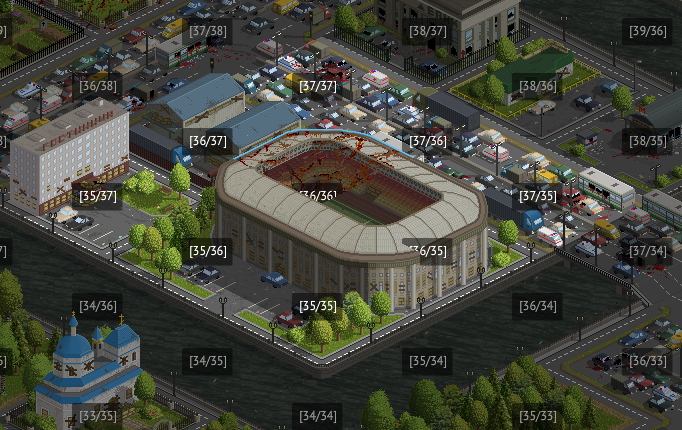Select the [35/34] grid marker
The image size is (682, 430).
pos(428,360)
